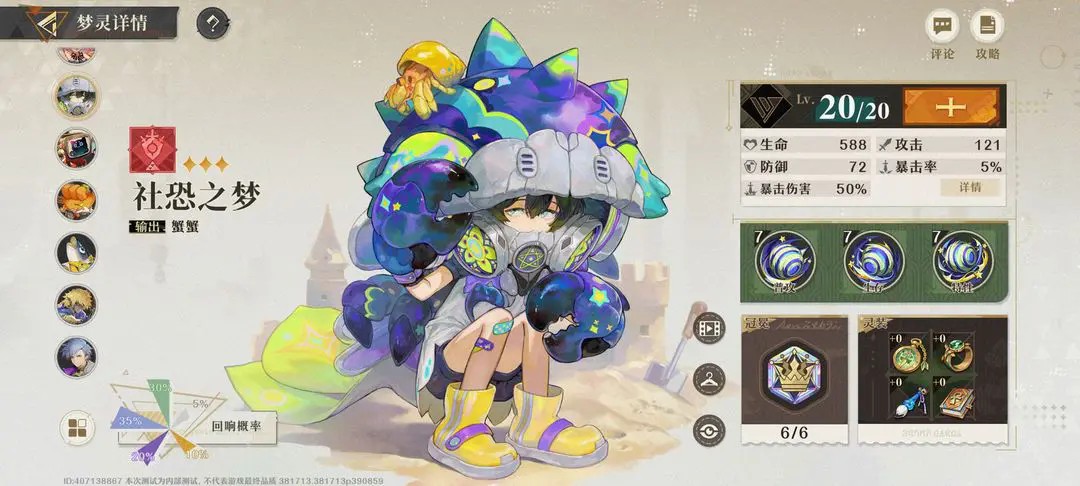
Task: Open the clothes hanger outfit icon
Action: [708, 378]
